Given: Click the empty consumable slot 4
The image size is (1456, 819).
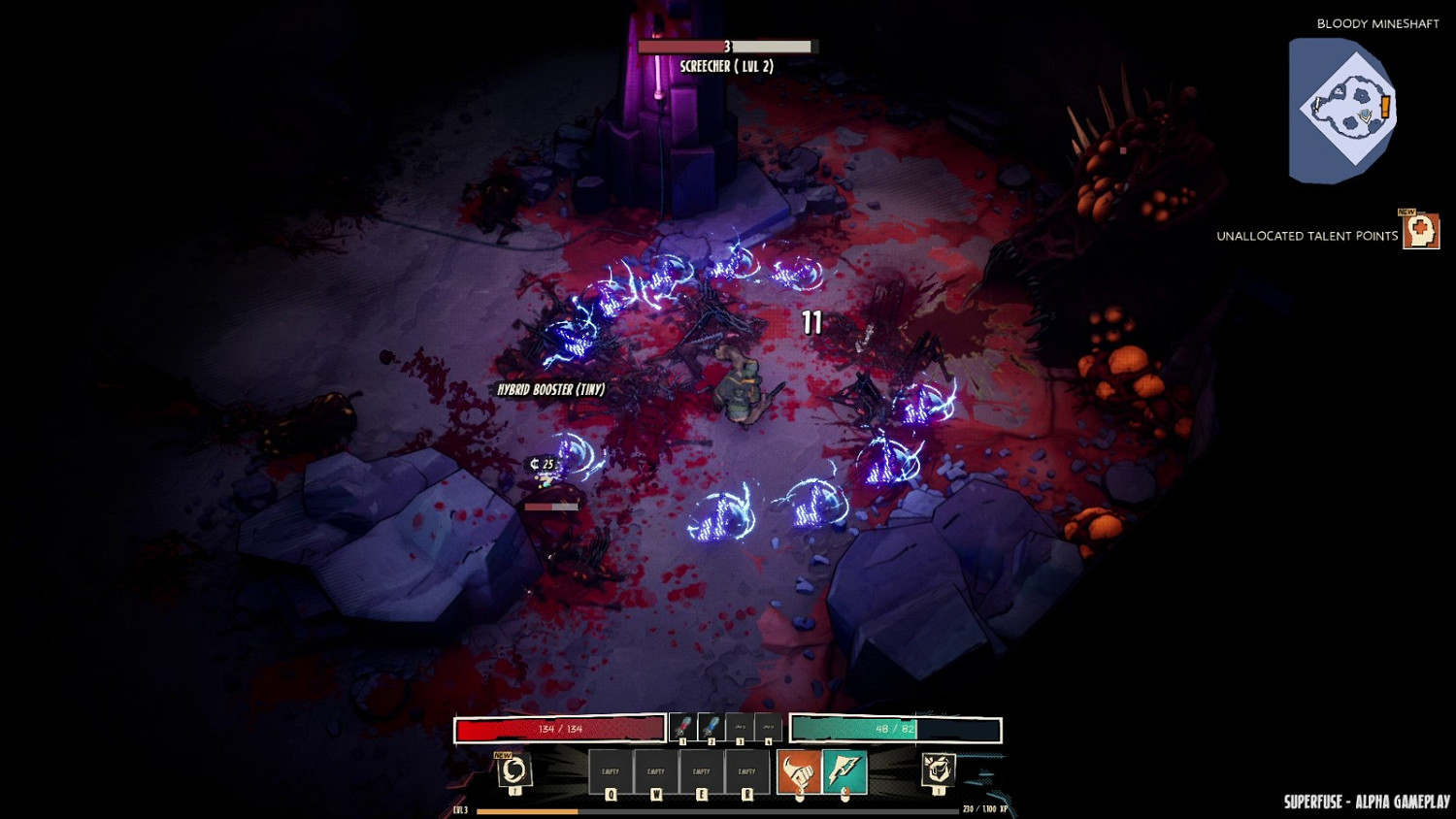Looking at the screenshot, I should [x=767, y=725].
